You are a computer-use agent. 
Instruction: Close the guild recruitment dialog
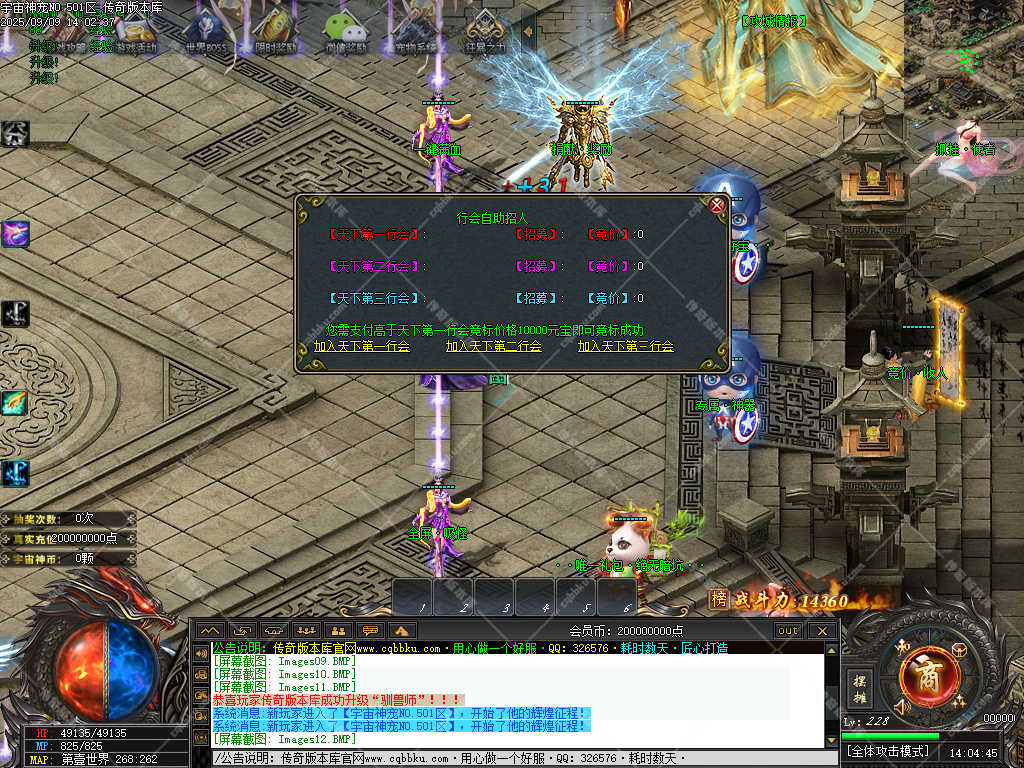(717, 205)
